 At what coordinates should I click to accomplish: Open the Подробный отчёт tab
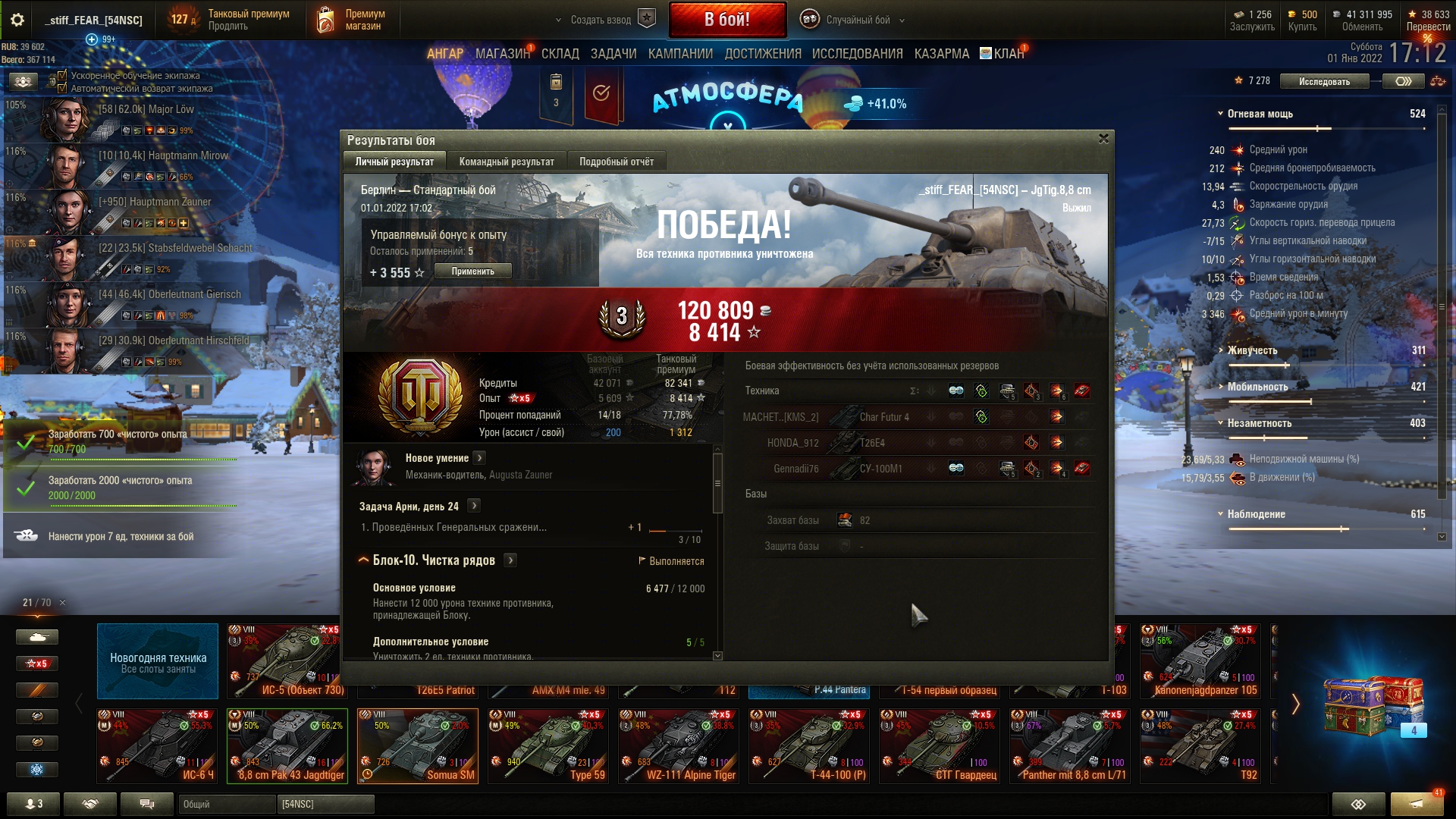tap(616, 162)
